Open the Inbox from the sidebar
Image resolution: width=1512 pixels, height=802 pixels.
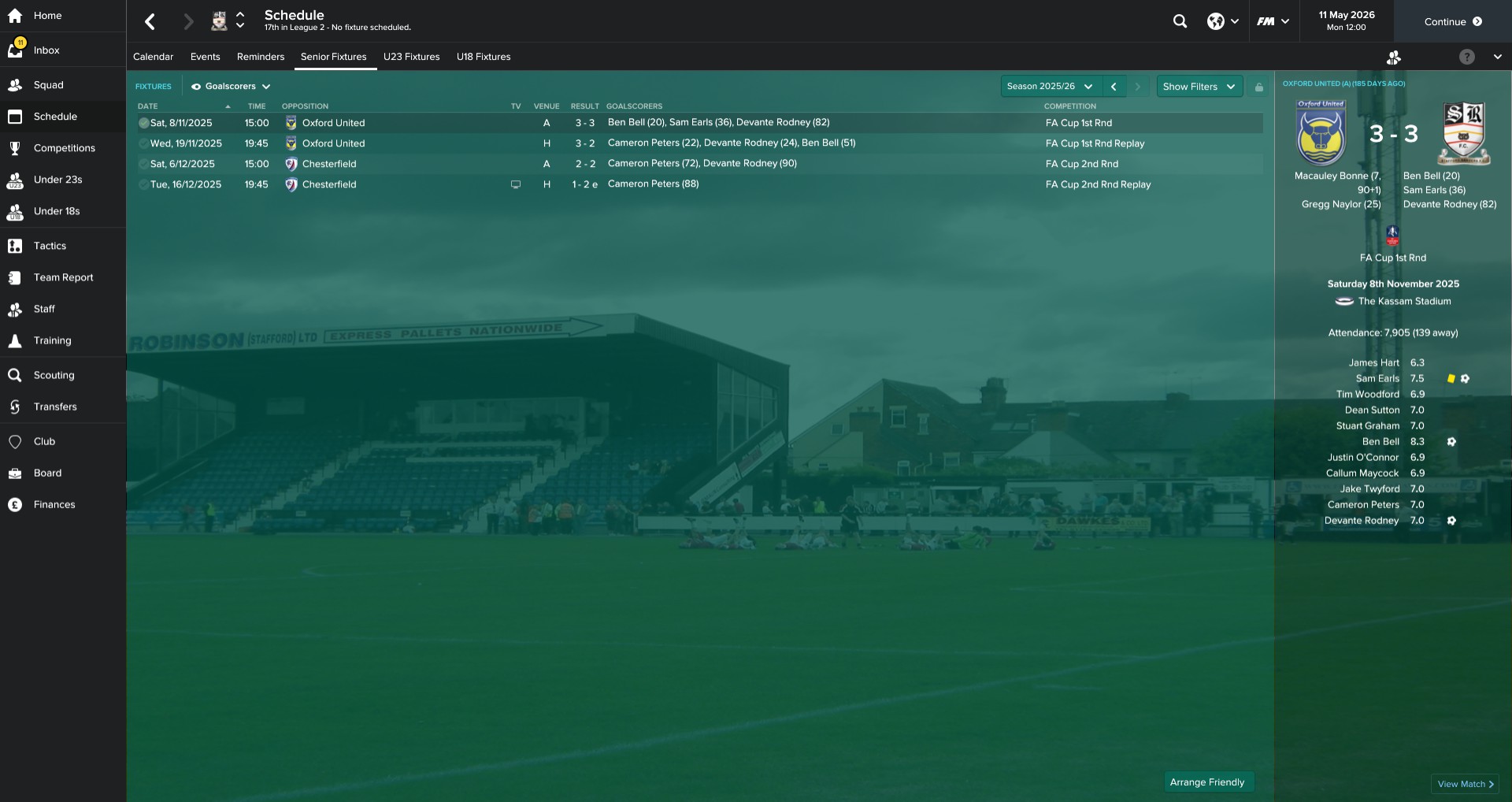[x=46, y=50]
